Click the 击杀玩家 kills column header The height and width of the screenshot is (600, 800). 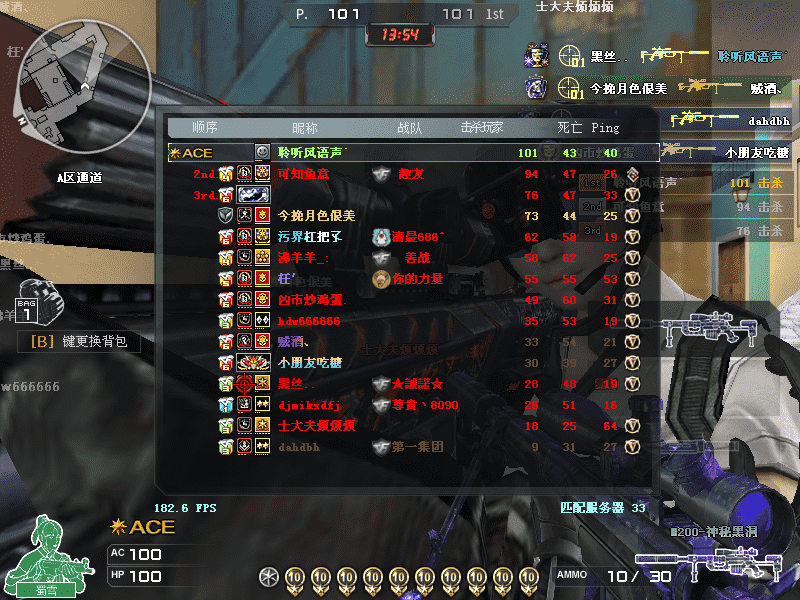pos(481,128)
